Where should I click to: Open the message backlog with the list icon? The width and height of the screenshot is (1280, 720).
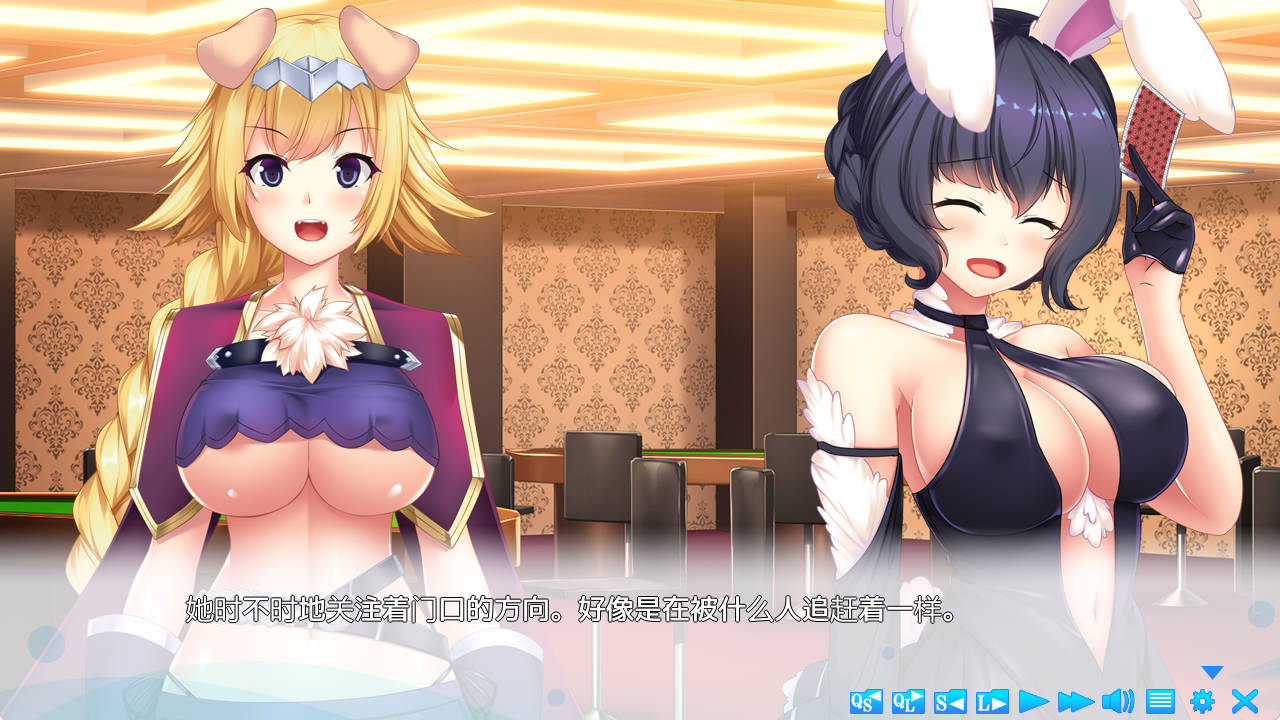[1162, 700]
